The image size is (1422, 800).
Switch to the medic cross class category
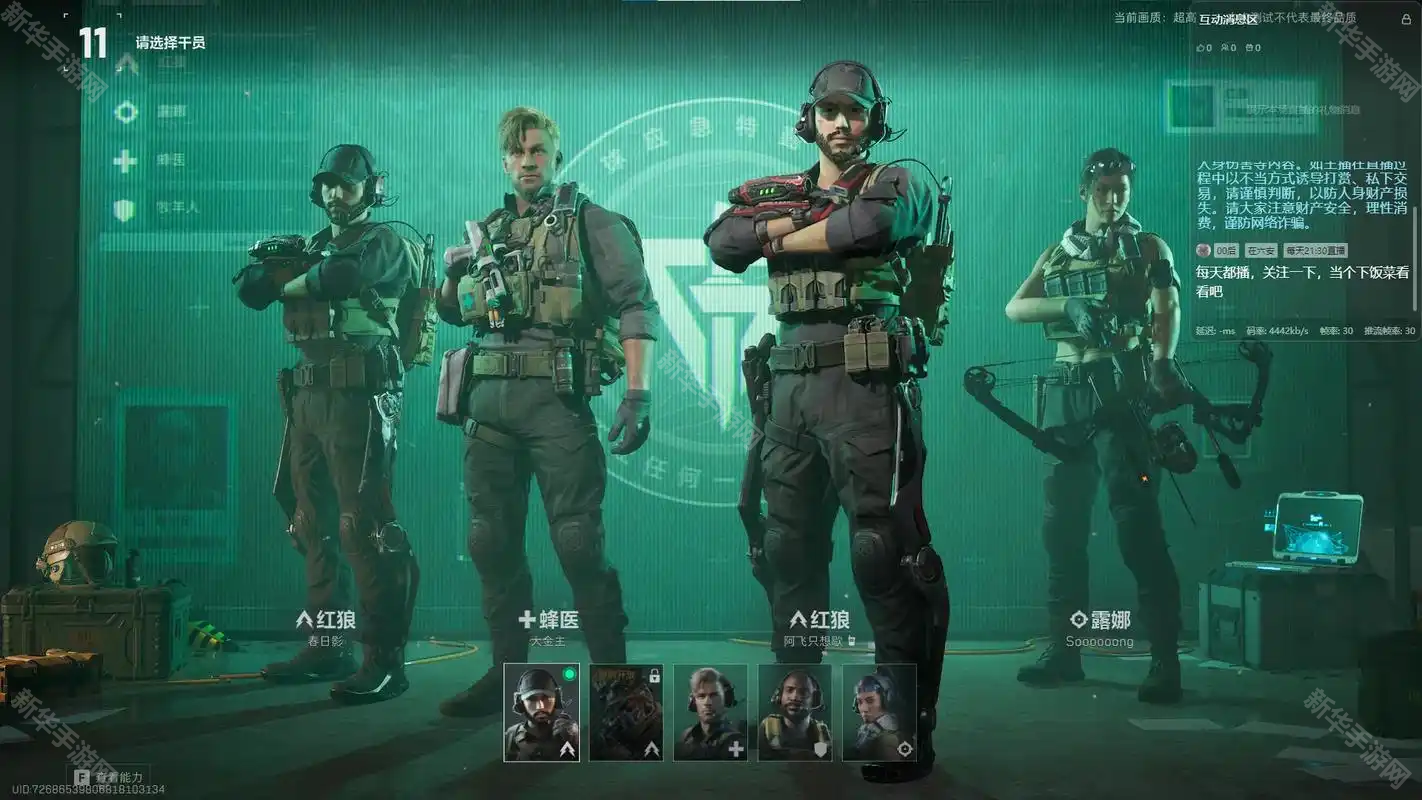[x=126, y=160]
